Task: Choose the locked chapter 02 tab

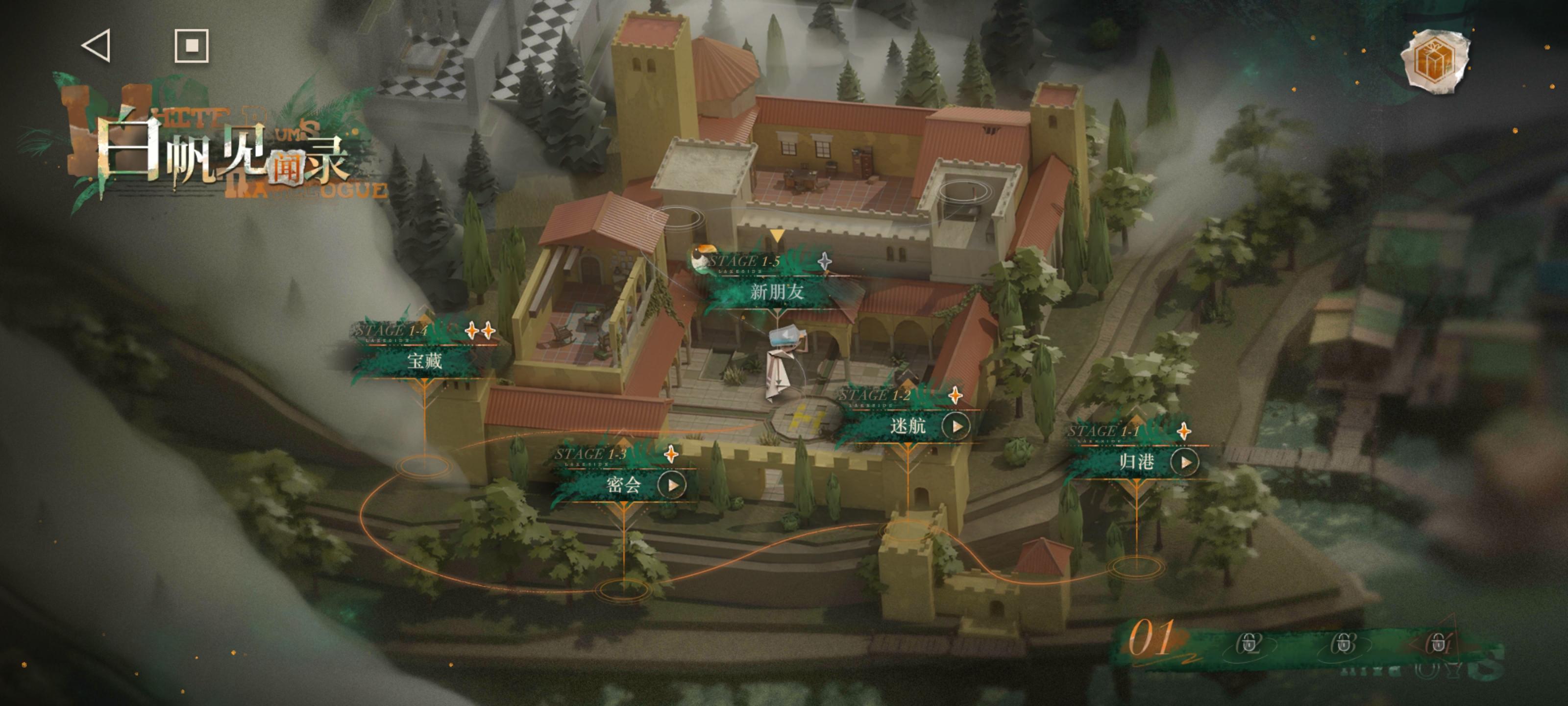Action: point(1249,643)
